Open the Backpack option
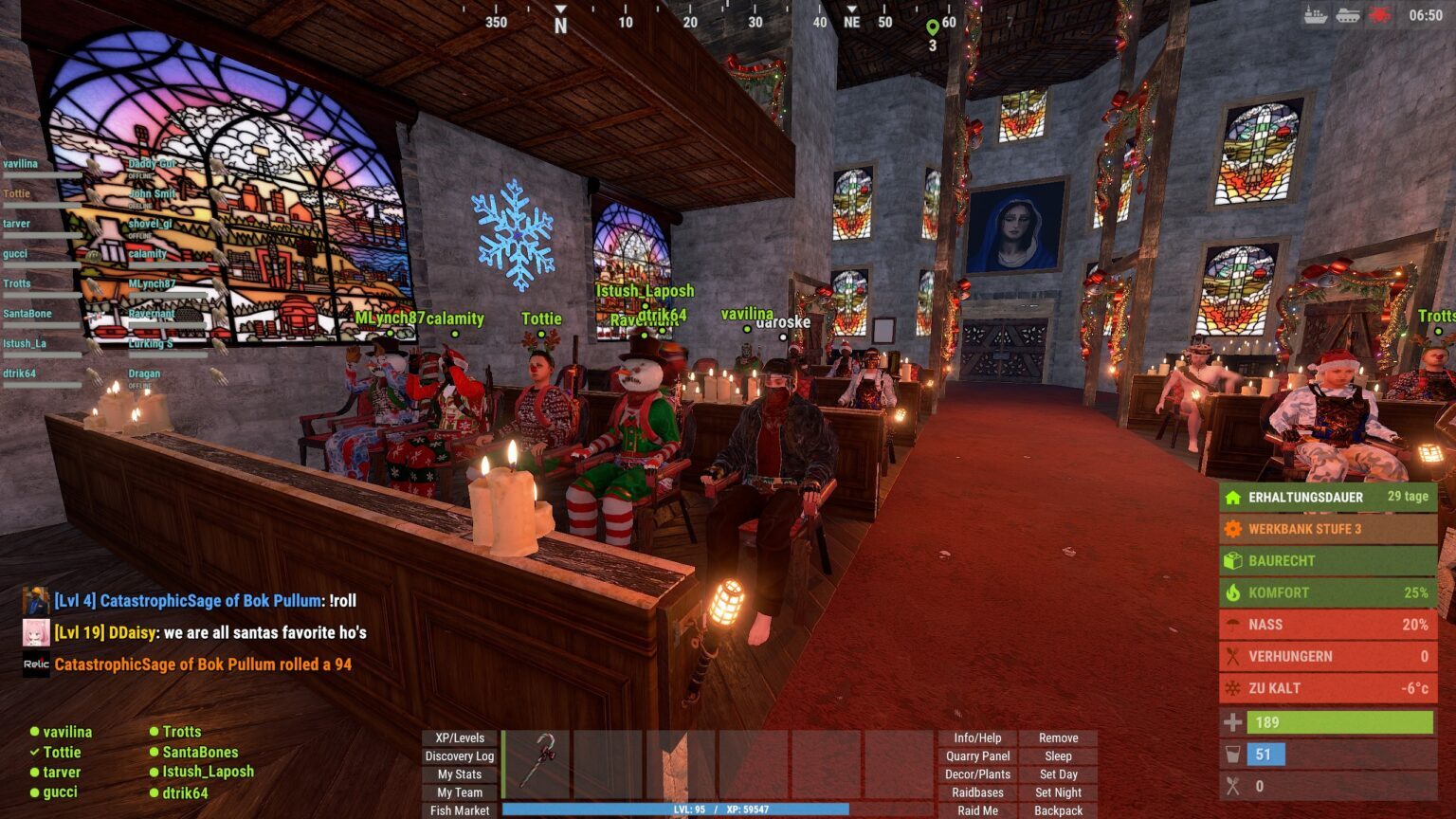This screenshot has width=1456, height=819. (1059, 810)
